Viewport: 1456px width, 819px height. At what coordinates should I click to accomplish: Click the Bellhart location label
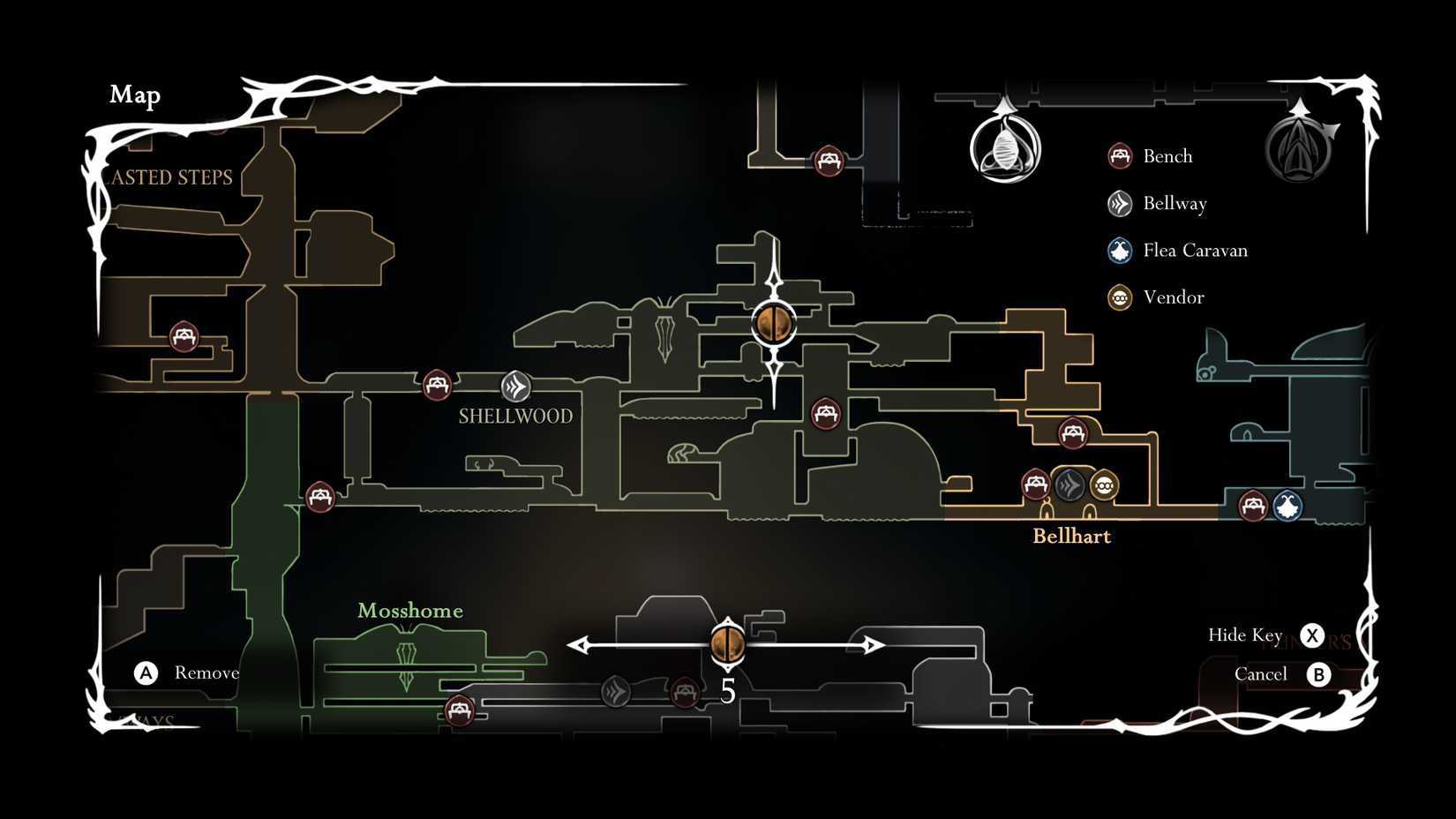(1072, 536)
